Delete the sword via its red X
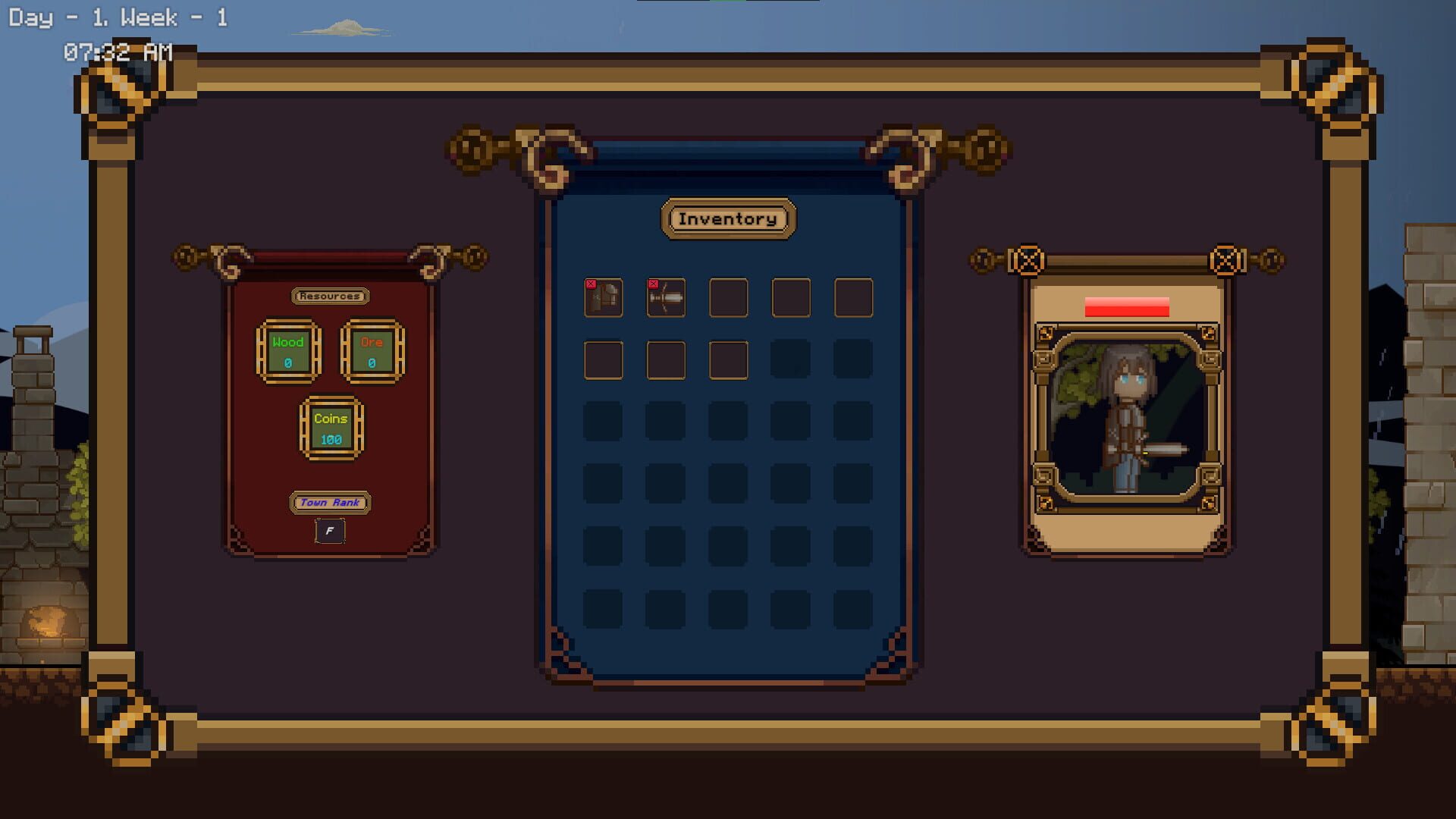This screenshot has width=1456, height=819. [654, 282]
